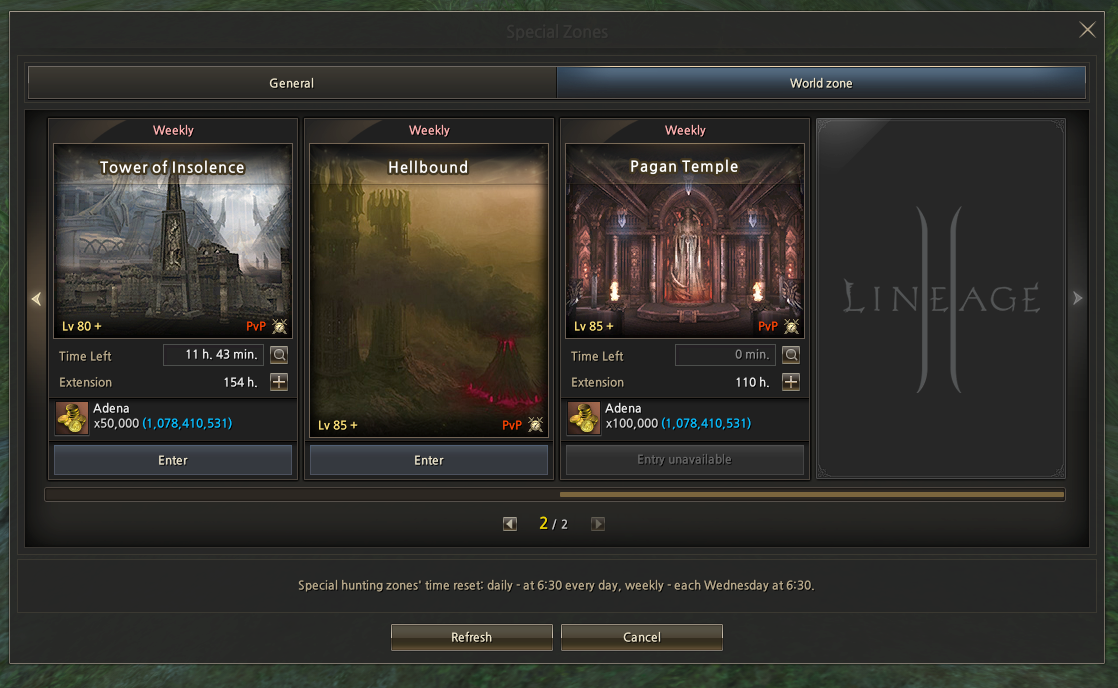View Pagan Temple time left details
Viewport: 1118px width, 688px height.
pos(791,355)
